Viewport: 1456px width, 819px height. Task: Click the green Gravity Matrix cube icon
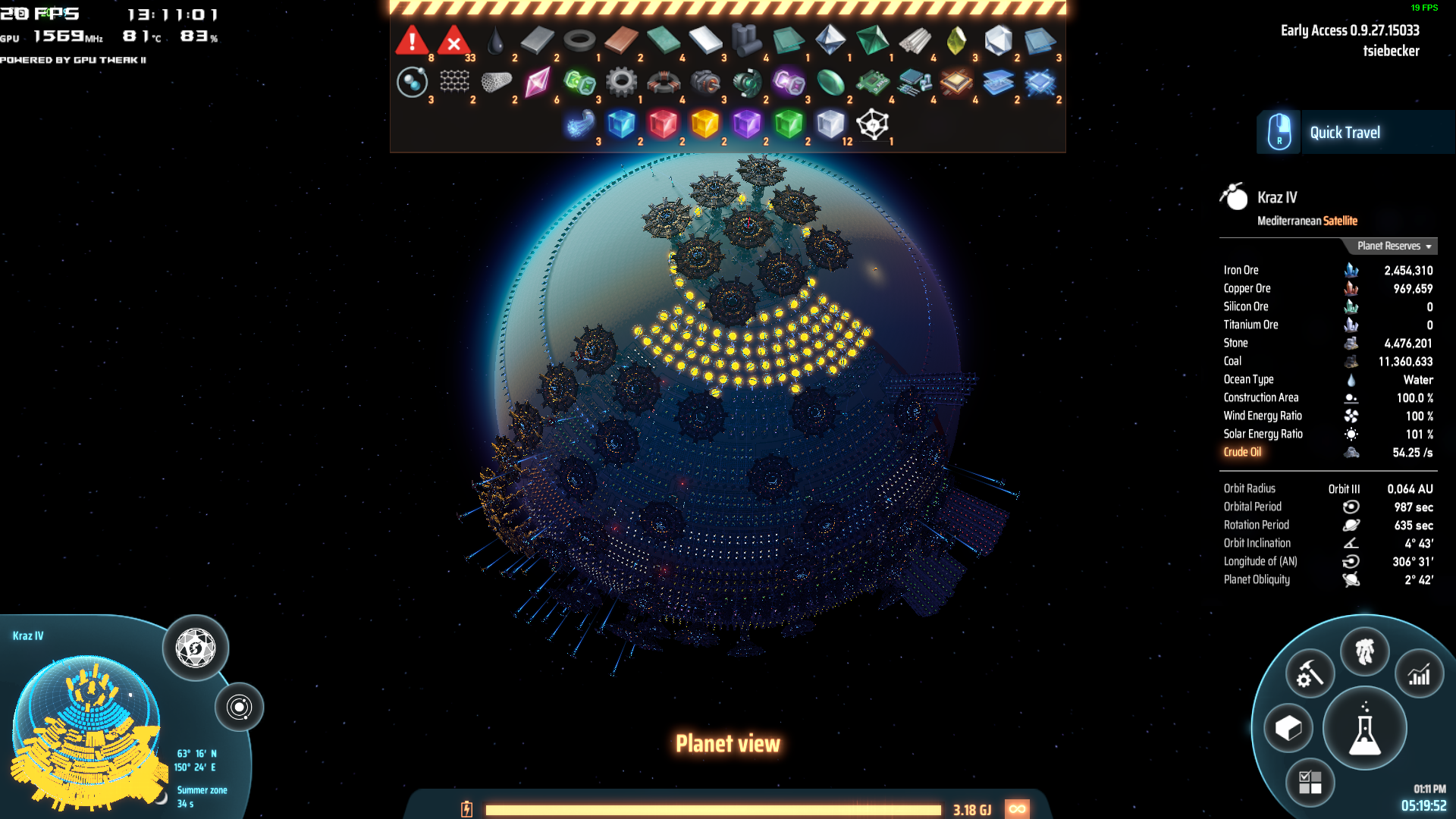788,124
